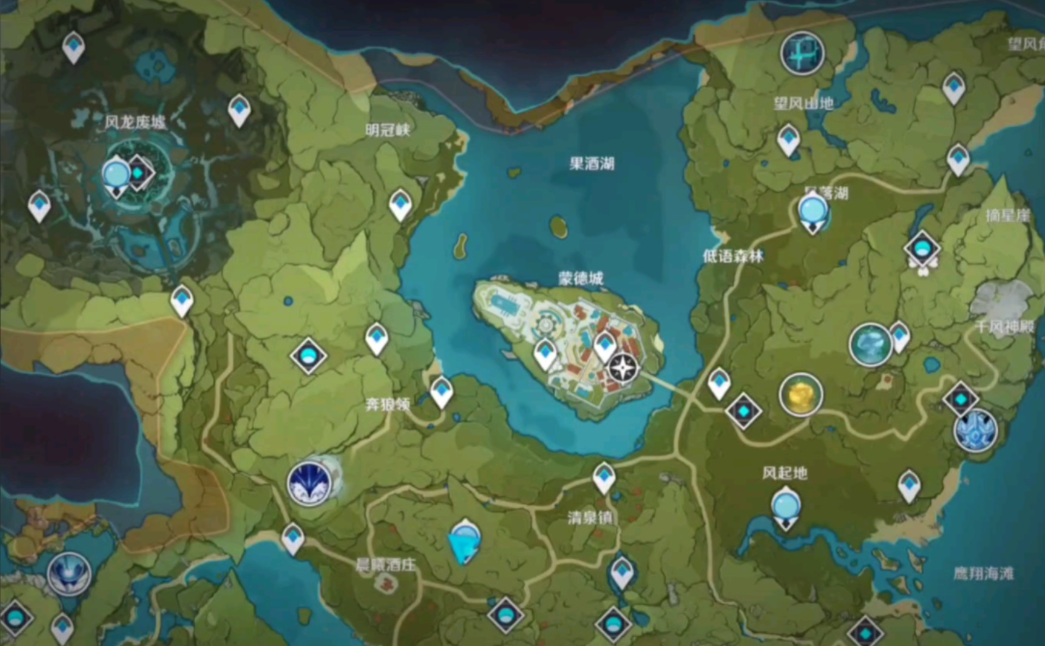This screenshot has width=1045, height=646.
Task: Choose the teleport waypoint above 鹰翔海滩
Action: (x=909, y=485)
